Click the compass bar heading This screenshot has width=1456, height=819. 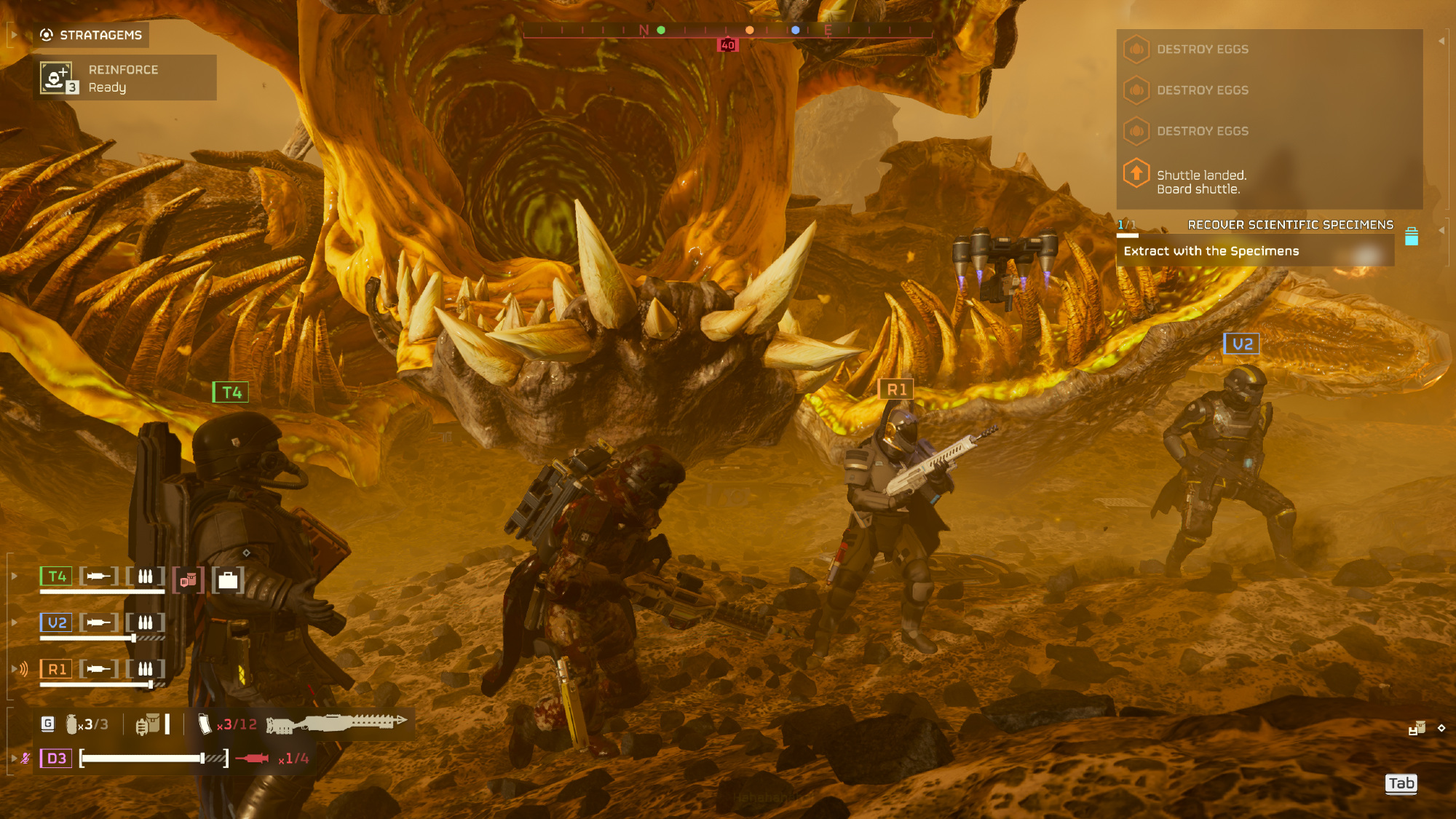point(728,30)
